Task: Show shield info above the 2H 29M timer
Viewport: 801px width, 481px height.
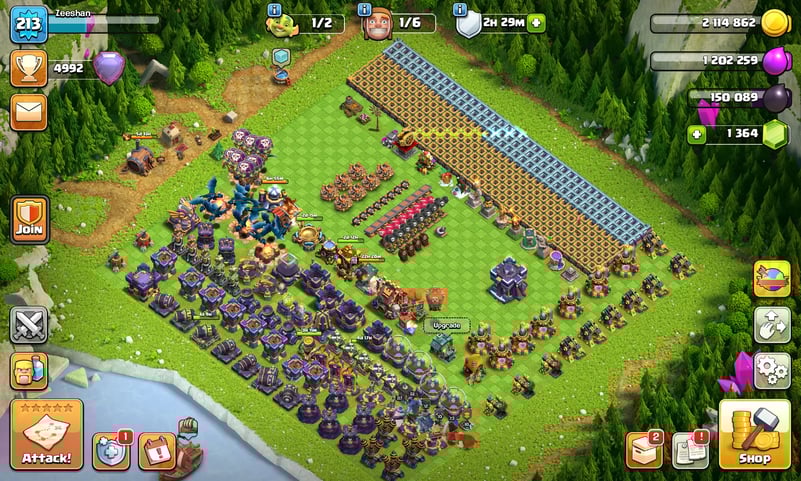Action: 461,10
